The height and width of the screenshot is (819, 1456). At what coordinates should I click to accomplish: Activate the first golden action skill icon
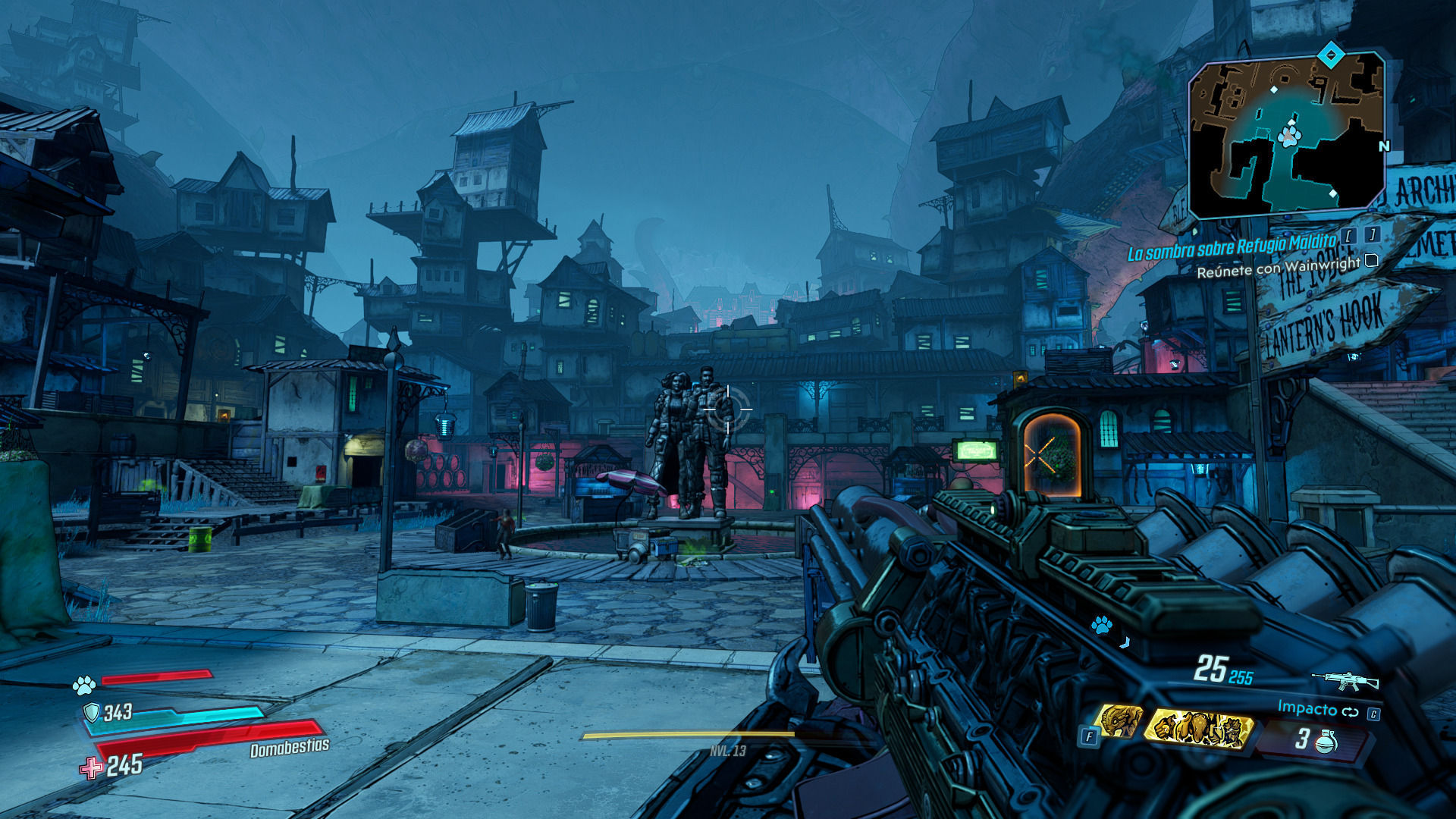(x=1120, y=721)
